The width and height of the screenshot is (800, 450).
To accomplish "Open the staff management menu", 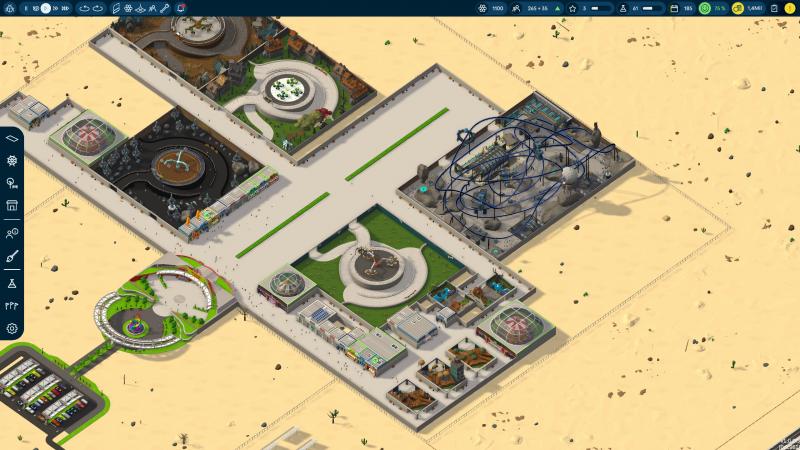I will (12, 233).
